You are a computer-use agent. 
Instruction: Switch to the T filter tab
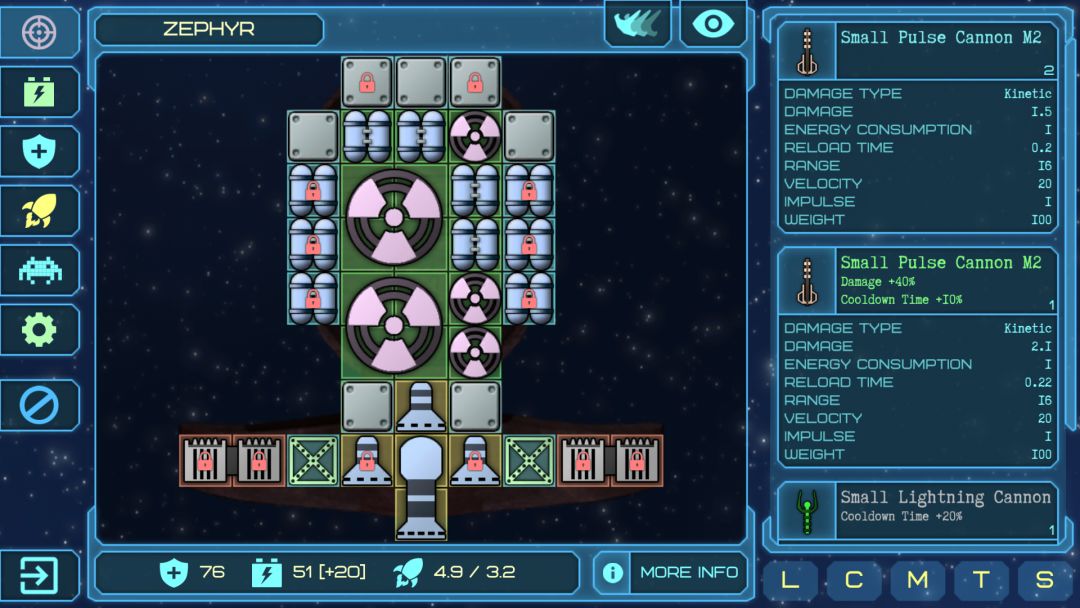pos(981,580)
